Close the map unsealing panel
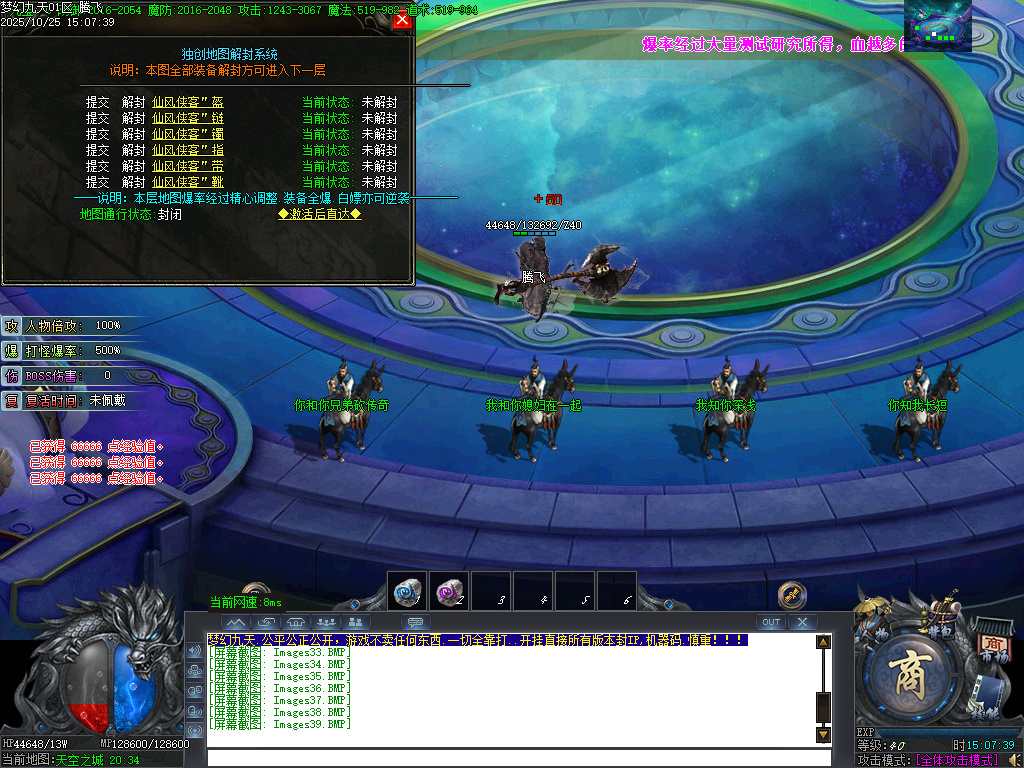The width and height of the screenshot is (1024, 768). 402,20
